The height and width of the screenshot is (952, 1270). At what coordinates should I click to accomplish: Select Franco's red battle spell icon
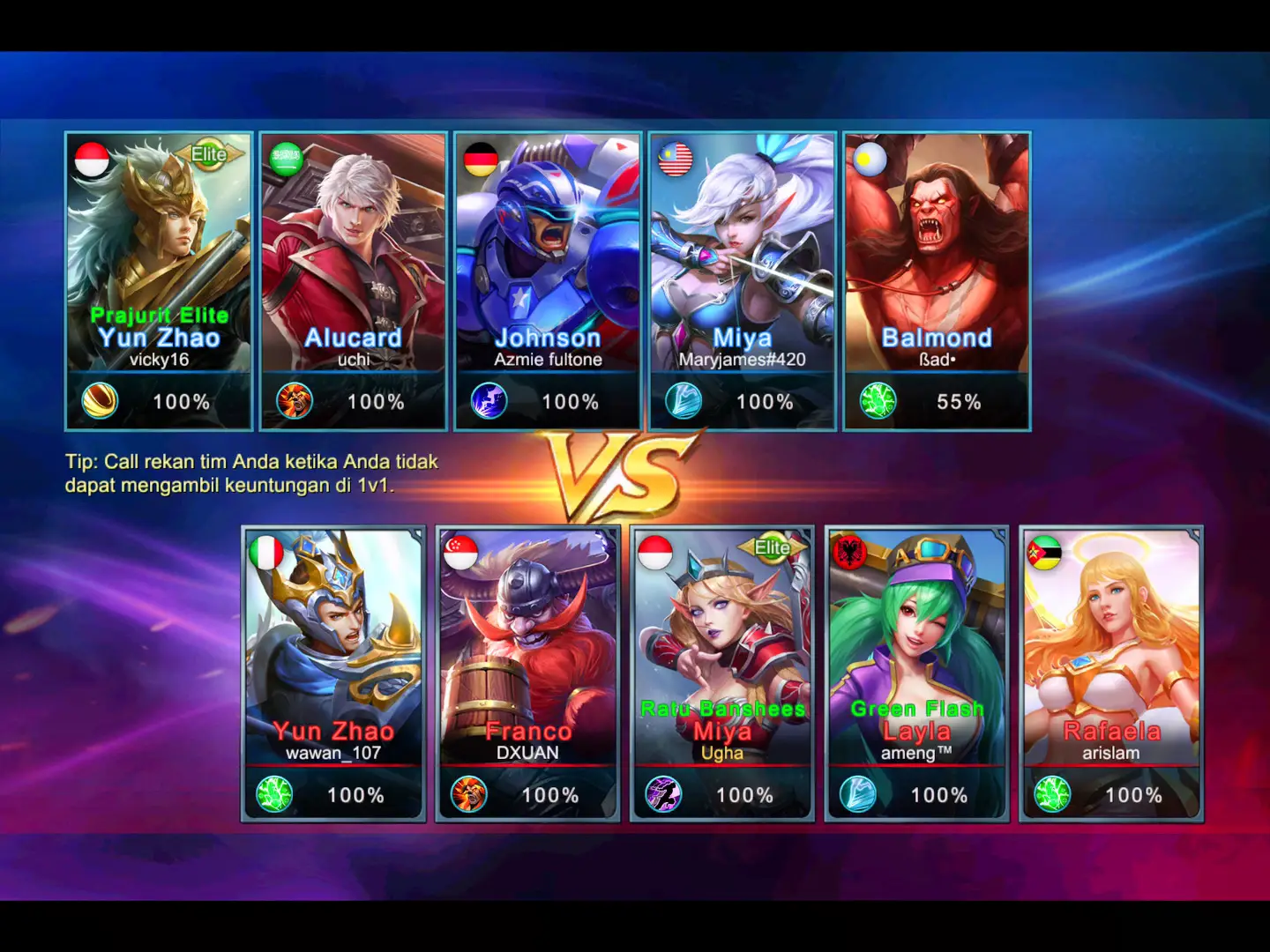click(x=468, y=794)
